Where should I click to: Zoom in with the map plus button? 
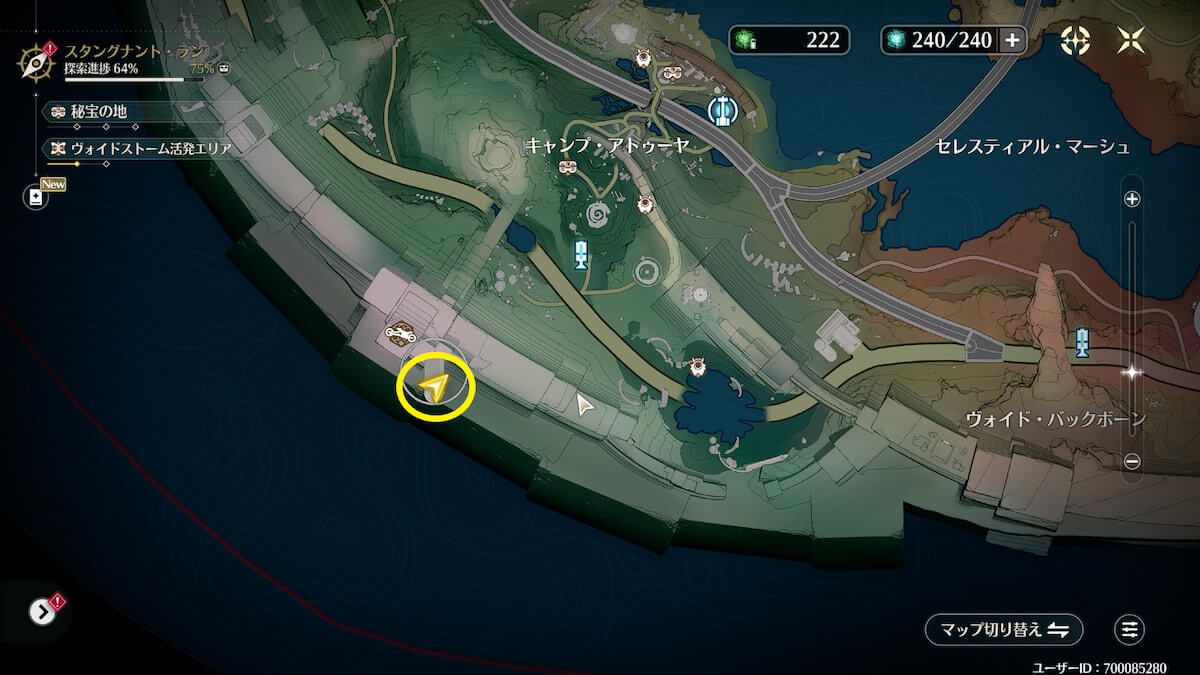coord(1132,199)
